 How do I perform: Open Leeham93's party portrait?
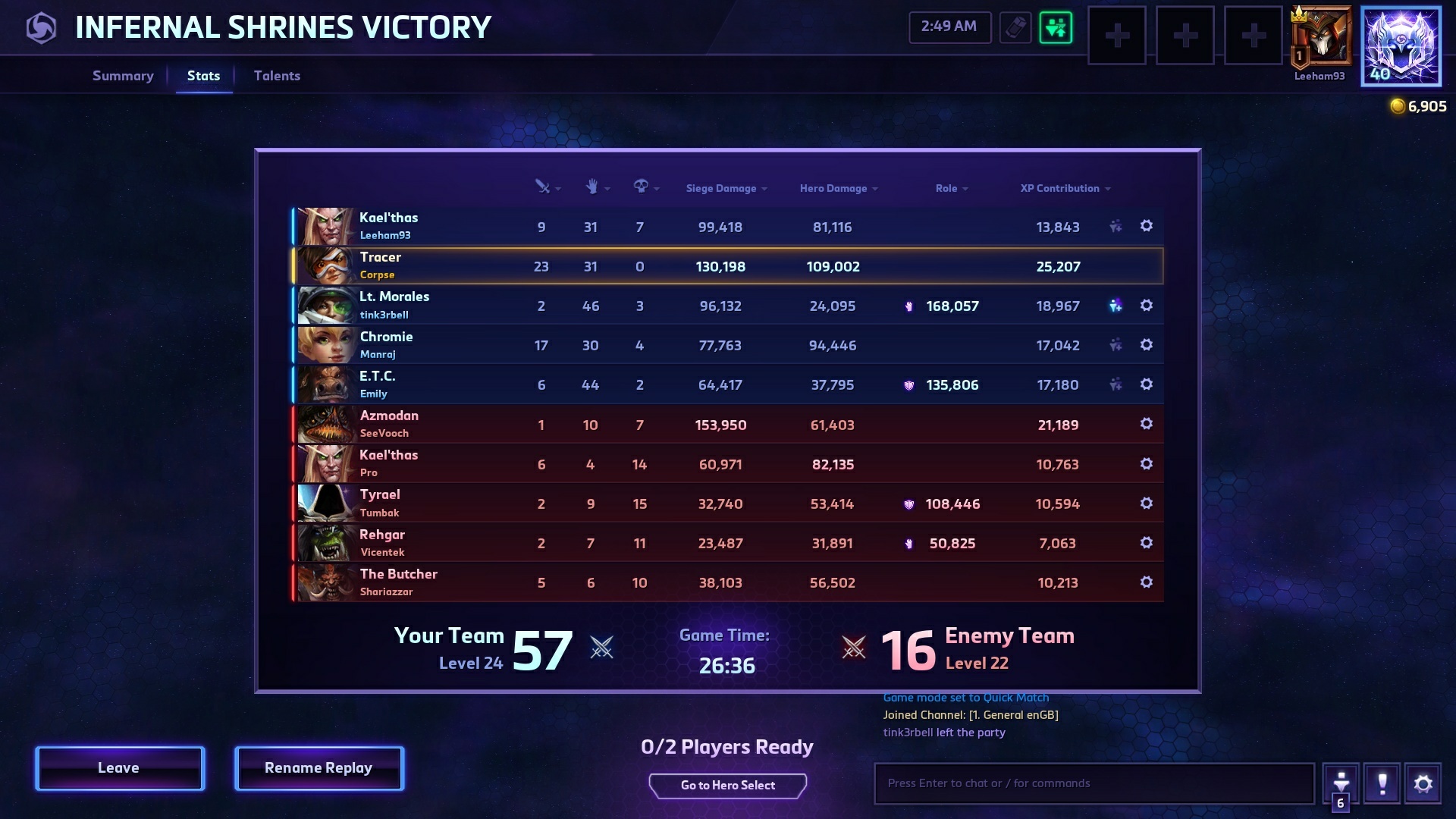1321,36
